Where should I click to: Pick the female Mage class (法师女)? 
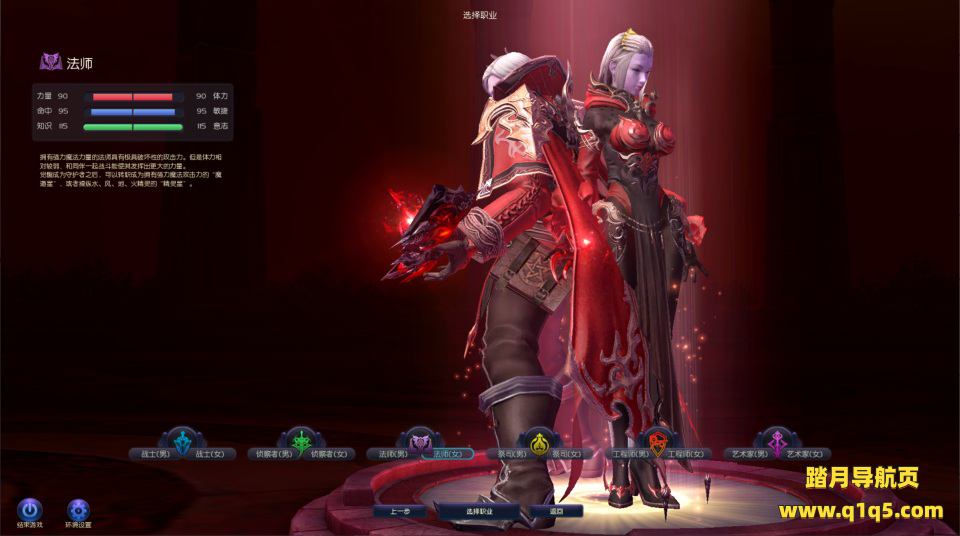tap(446, 454)
